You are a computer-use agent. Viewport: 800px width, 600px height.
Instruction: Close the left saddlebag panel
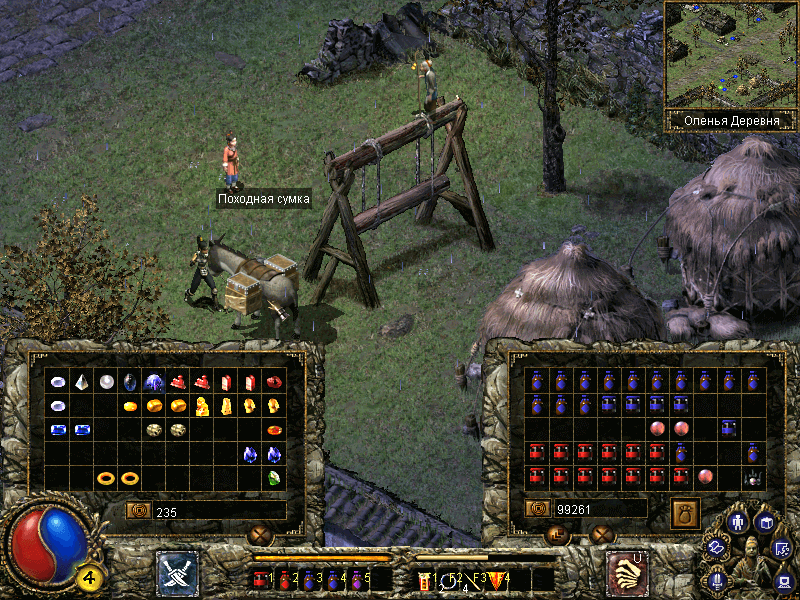click(x=261, y=535)
